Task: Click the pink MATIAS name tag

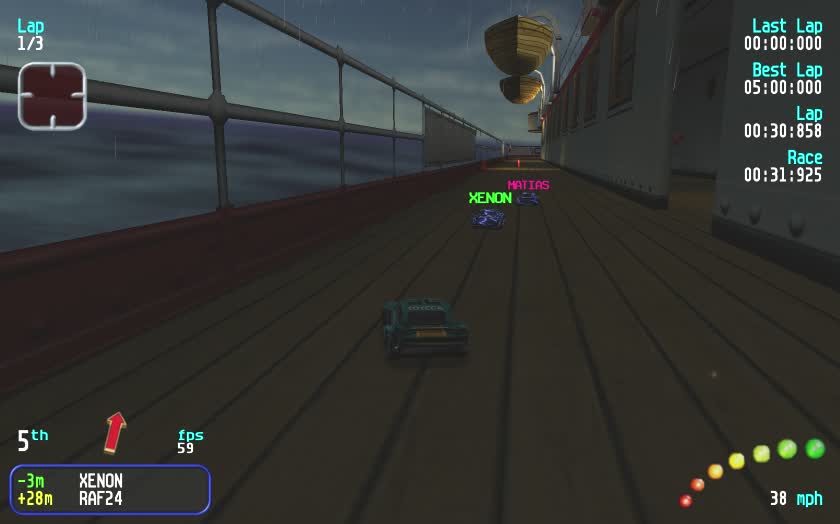Action: (528, 185)
